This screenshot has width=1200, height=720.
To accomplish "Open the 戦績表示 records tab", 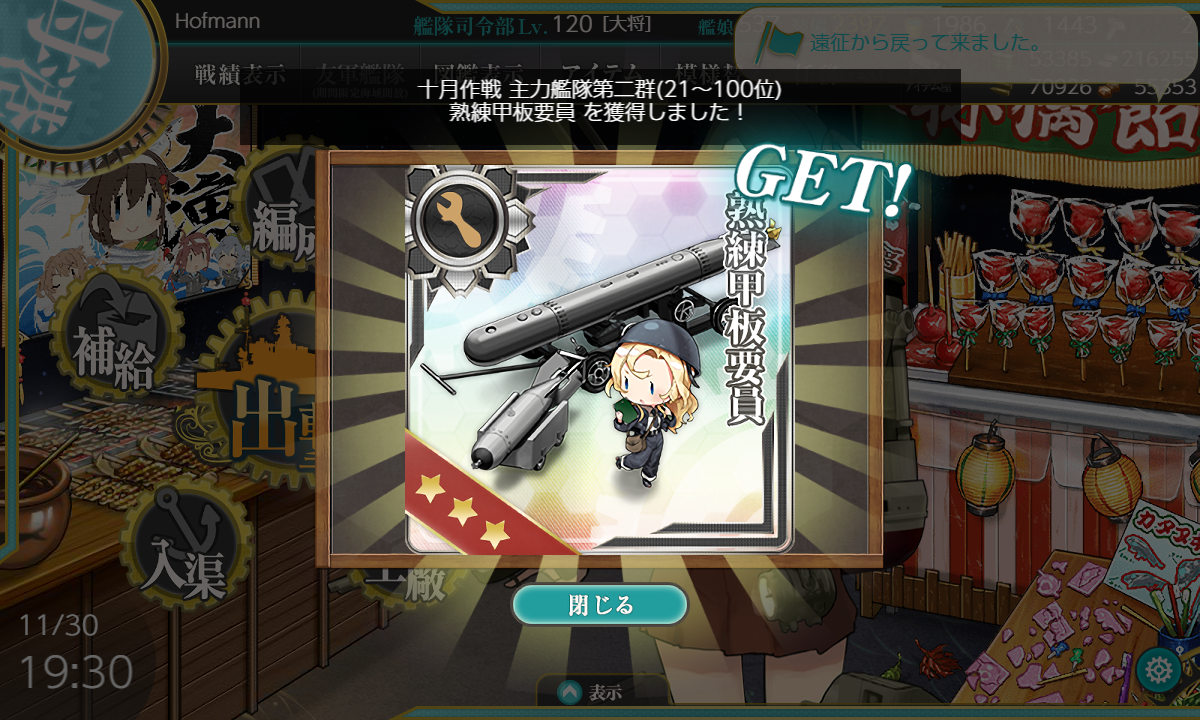I will coord(240,74).
